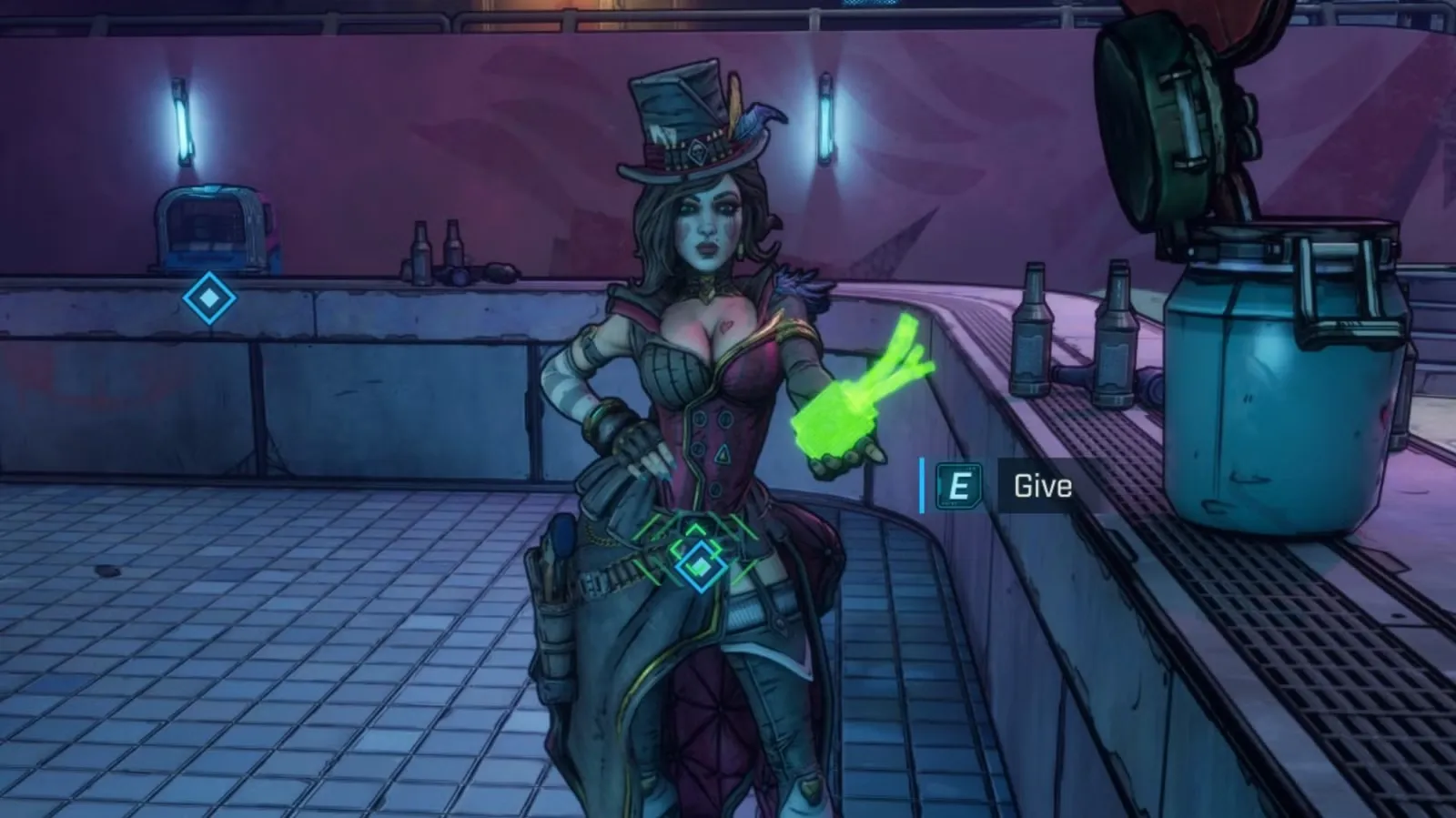Image resolution: width=1456 pixels, height=818 pixels.
Task: Select the objective diamond marker on Moxxi
Action: tap(700, 565)
